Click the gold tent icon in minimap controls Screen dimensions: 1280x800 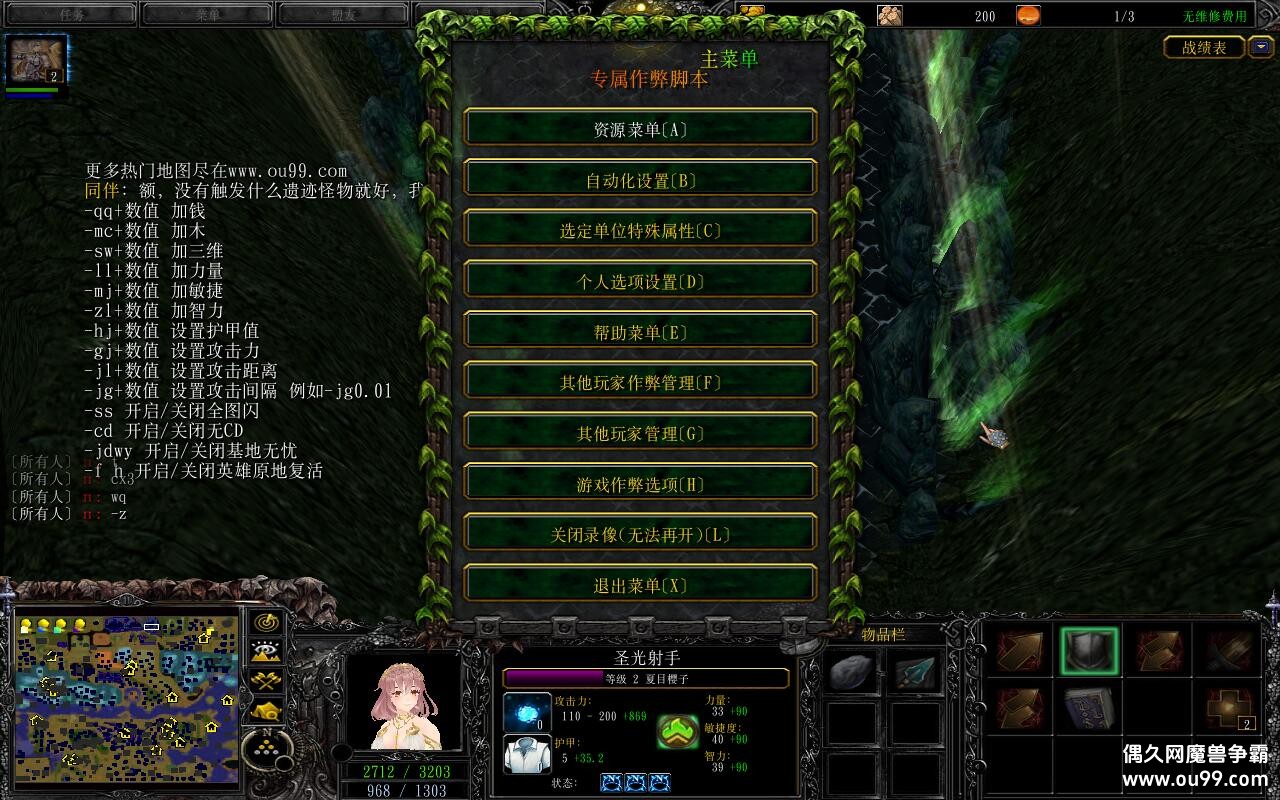point(267,710)
